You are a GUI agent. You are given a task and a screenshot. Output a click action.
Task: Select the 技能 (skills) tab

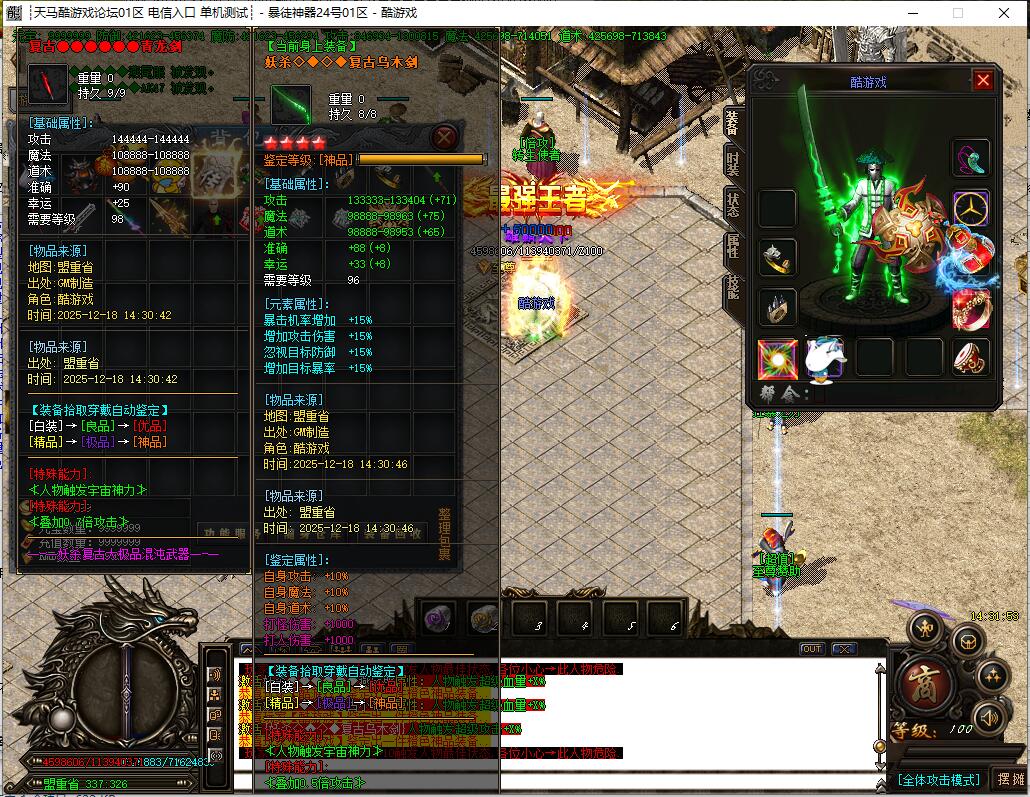pos(732,290)
